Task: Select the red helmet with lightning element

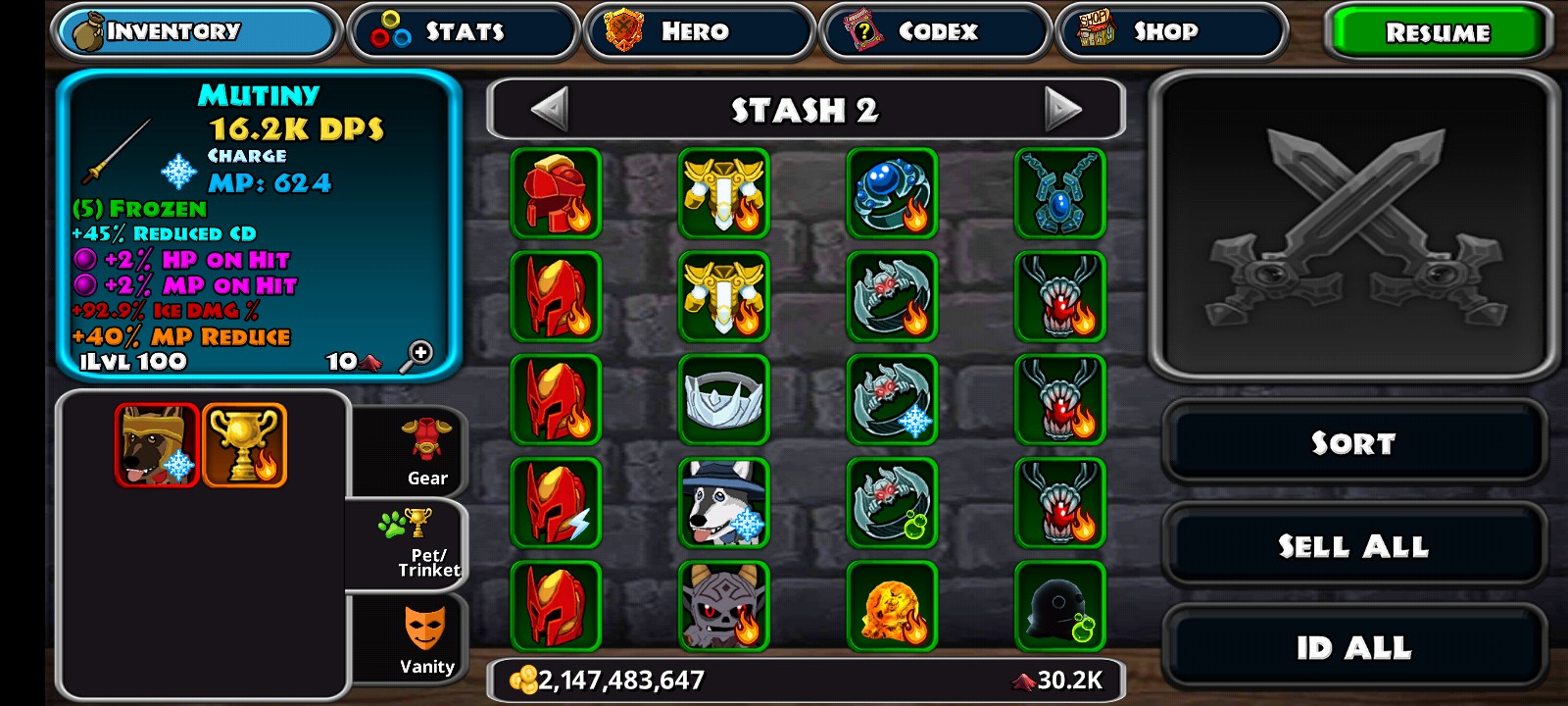Action: (556, 503)
